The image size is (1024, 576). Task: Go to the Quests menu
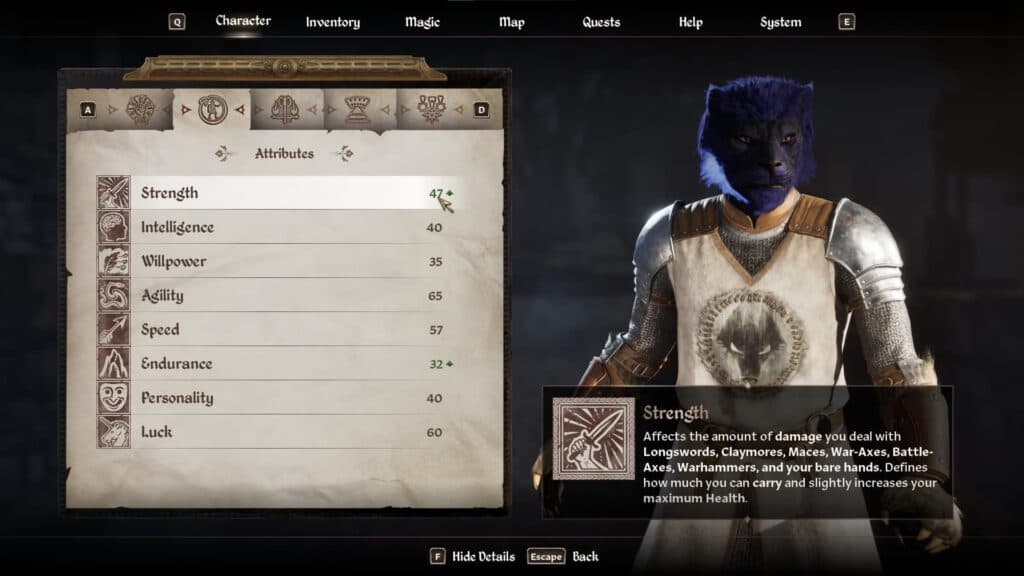coord(601,22)
